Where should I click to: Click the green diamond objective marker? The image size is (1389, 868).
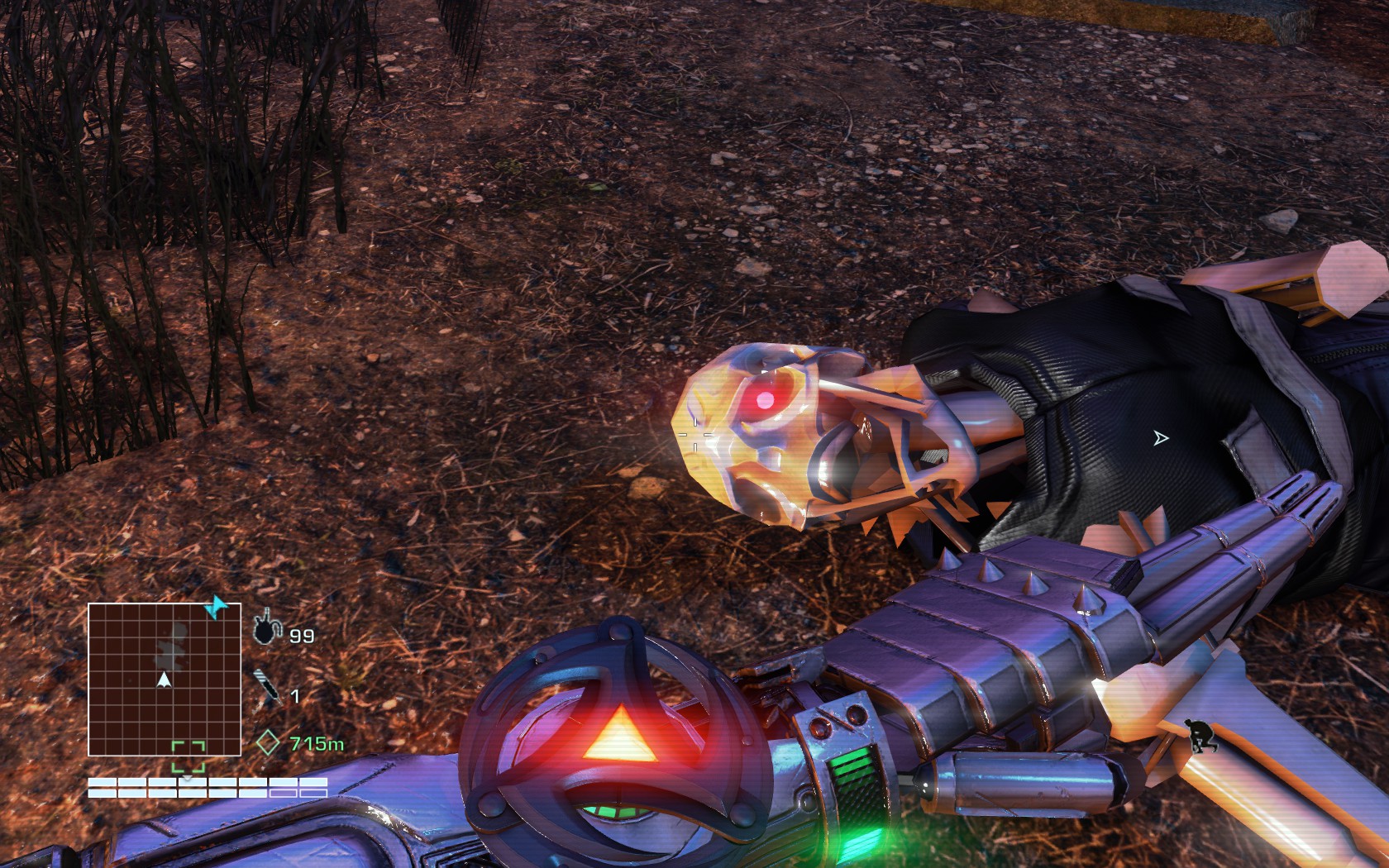tap(267, 742)
